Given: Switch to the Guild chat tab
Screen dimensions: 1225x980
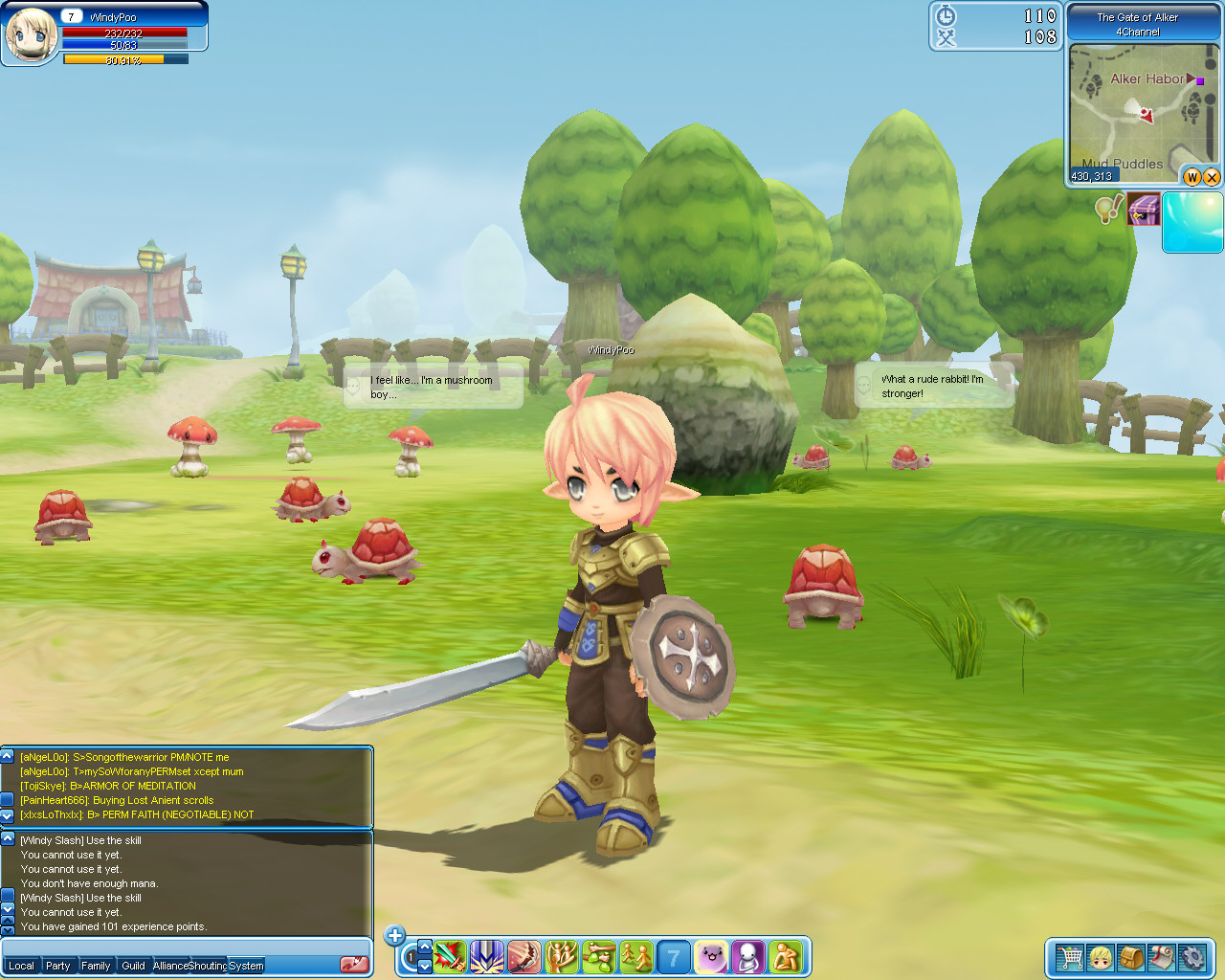Looking at the screenshot, I should click(133, 966).
